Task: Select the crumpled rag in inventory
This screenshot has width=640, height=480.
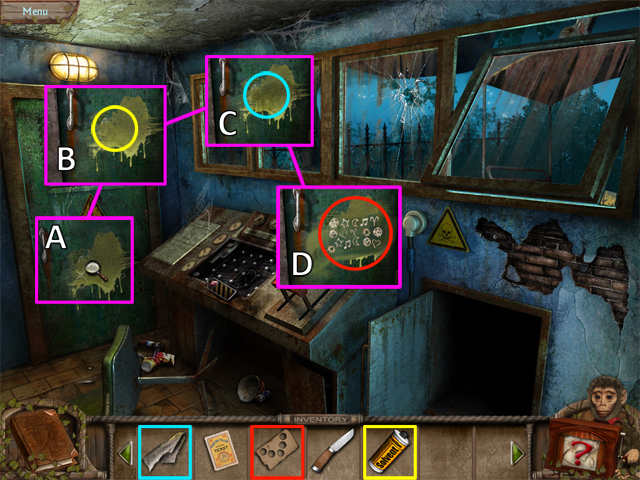Action: (x=164, y=451)
